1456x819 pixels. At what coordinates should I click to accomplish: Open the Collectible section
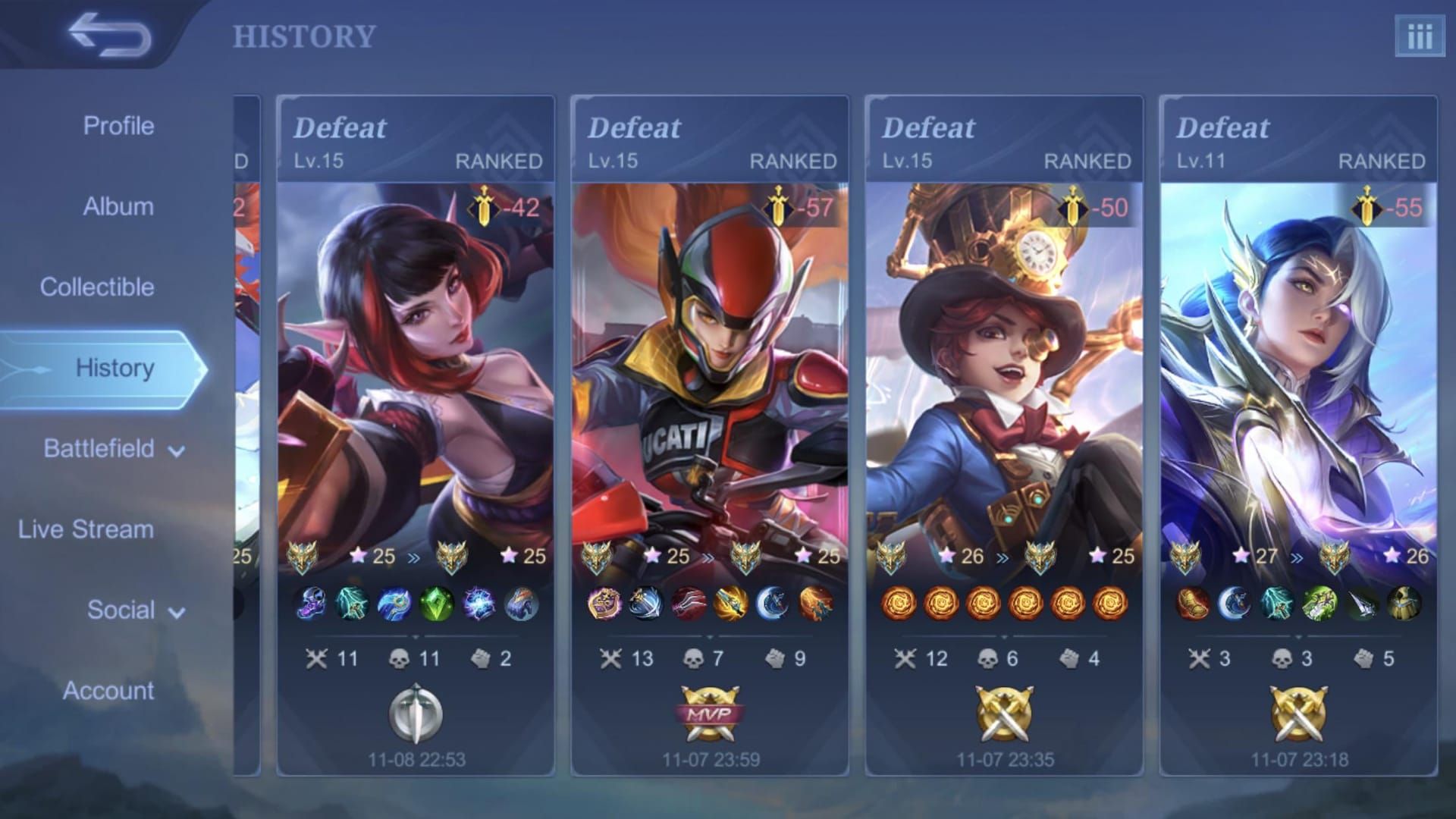coord(97,287)
